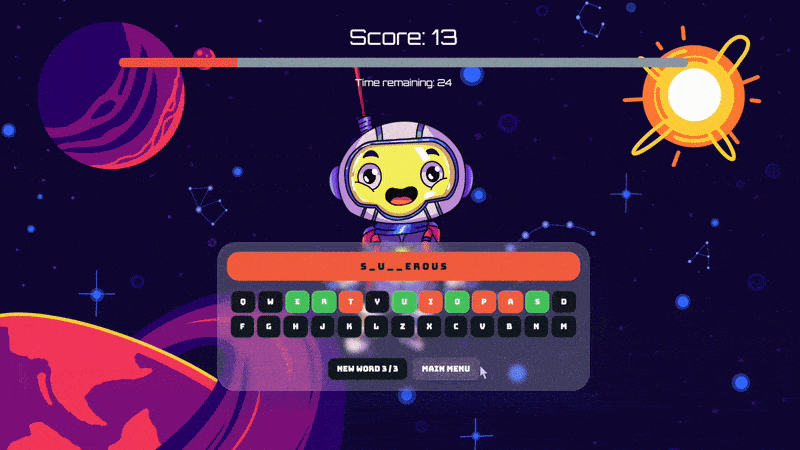Viewport: 800px width, 450px height.
Task: Choose the letter D
Action: pyautogui.click(x=564, y=301)
